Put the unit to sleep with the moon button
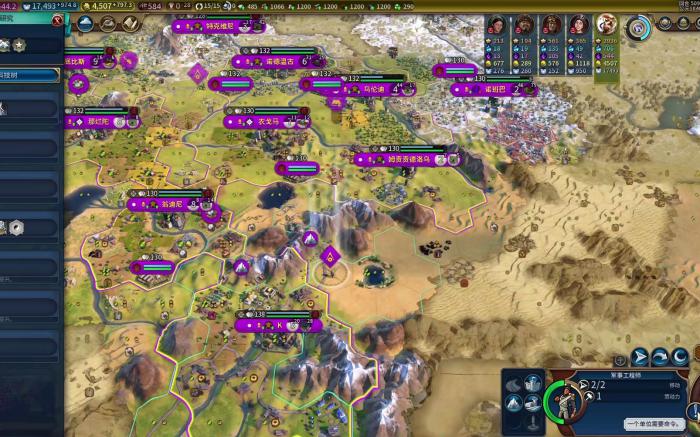 coord(679,357)
